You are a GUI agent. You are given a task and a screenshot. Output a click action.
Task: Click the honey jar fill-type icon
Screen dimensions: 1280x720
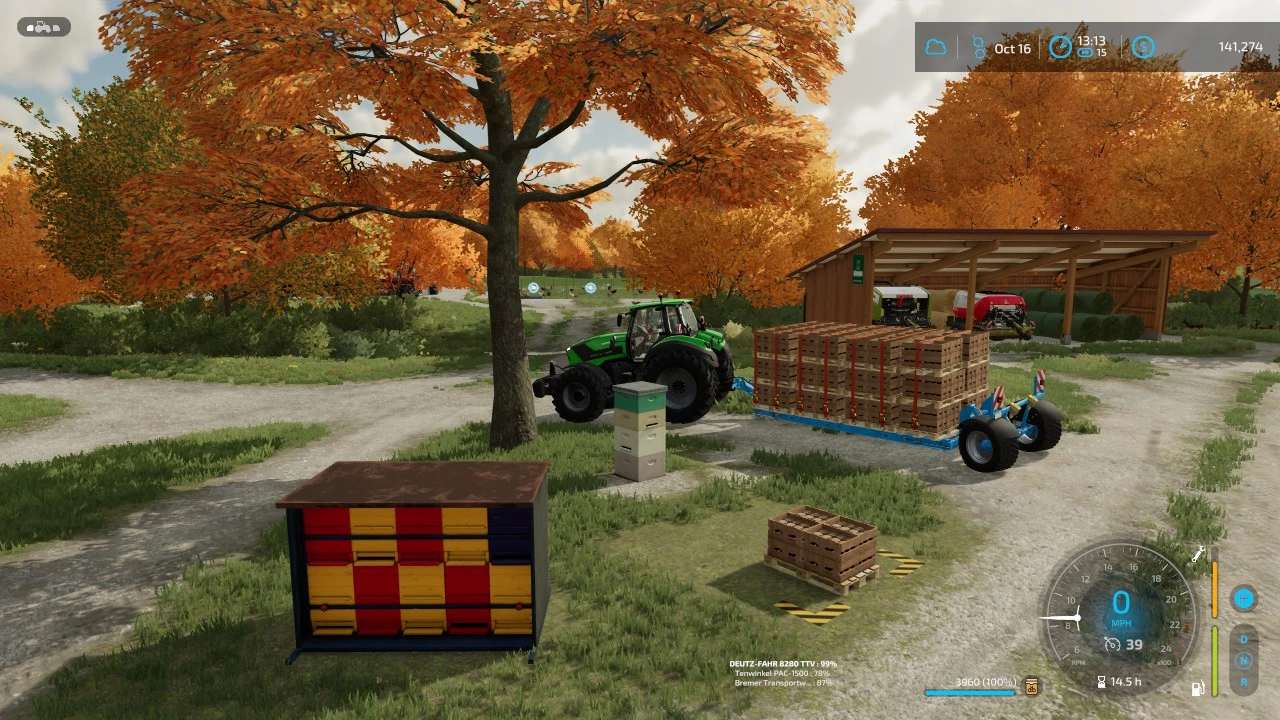[x=1030, y=687]
